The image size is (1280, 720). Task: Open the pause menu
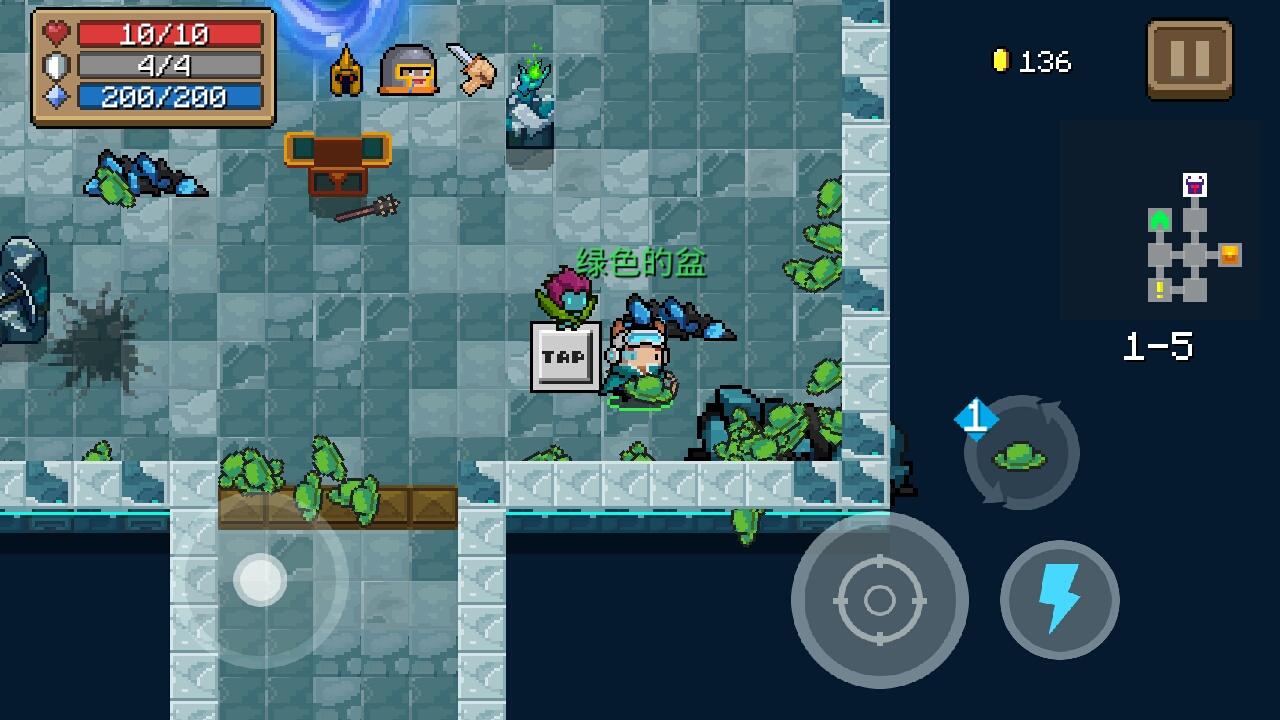coord(1190,60)
